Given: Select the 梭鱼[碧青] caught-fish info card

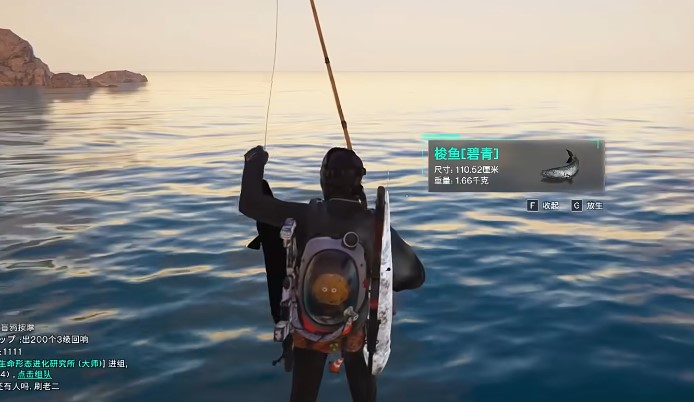Looking at the screenshot, I should pyautogui.click(x=515, y=166).
